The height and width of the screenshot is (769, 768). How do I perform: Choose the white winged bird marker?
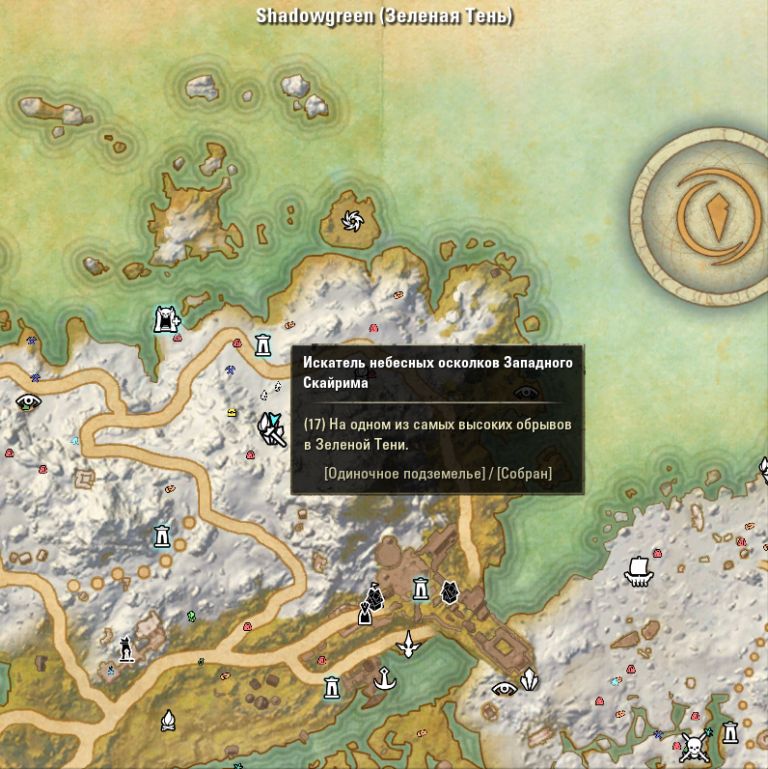[x=407, y=645]
